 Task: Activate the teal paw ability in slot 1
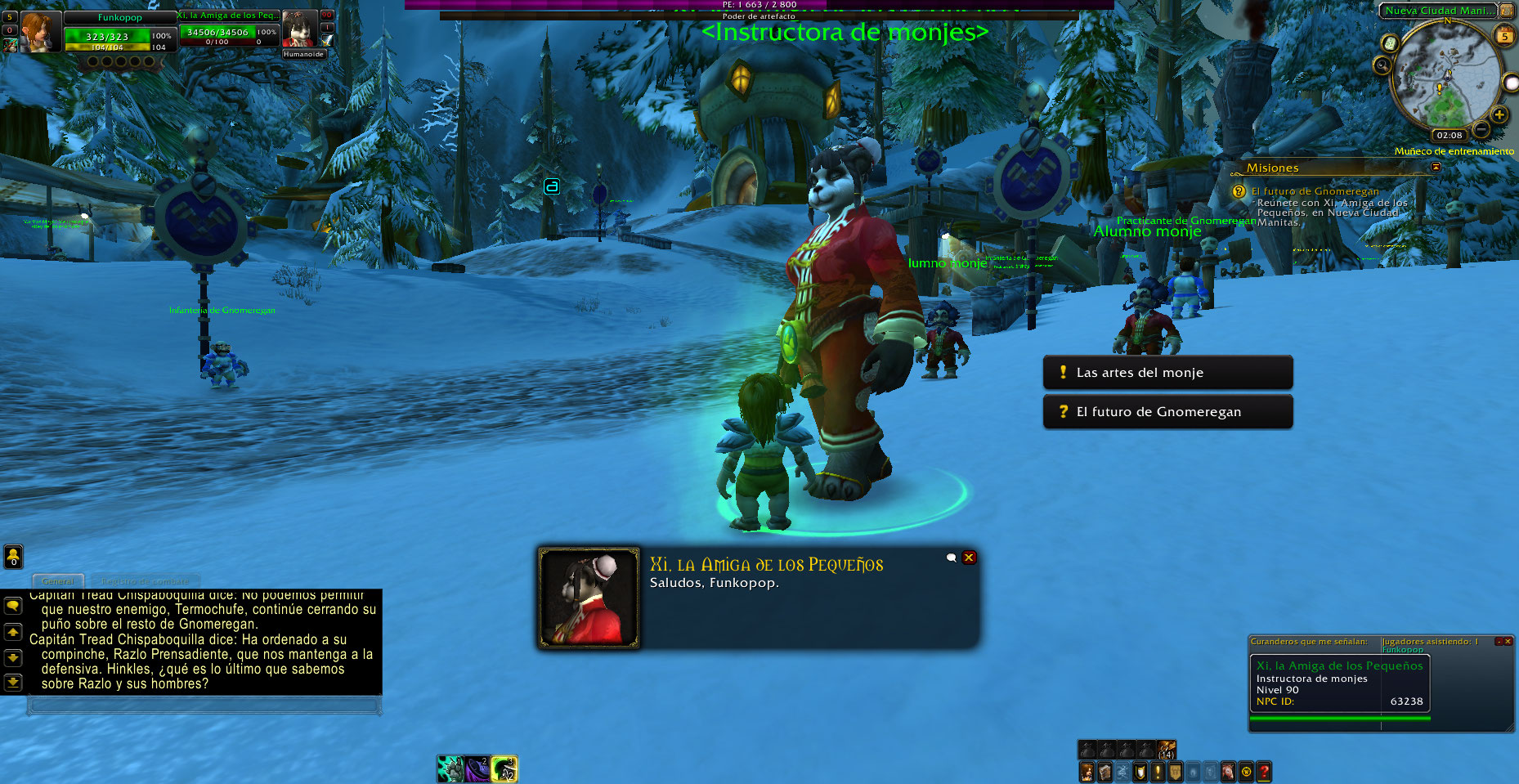(450, 769)
